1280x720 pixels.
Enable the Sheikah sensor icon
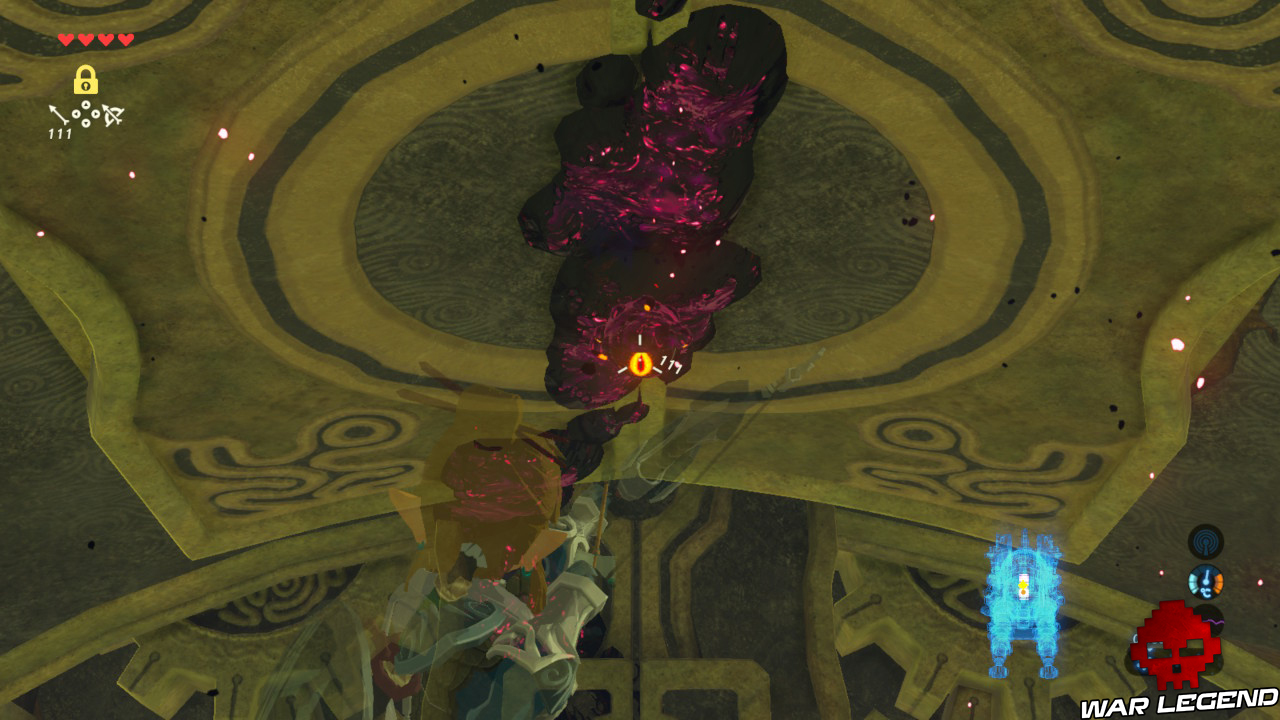[x=1205, y=543]
